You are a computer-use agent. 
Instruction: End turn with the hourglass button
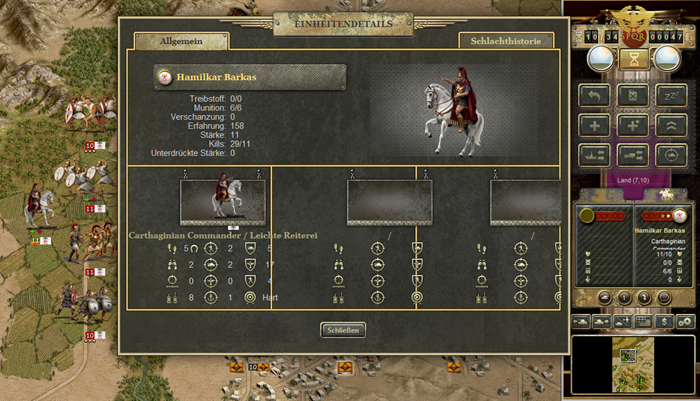[631, 60]
